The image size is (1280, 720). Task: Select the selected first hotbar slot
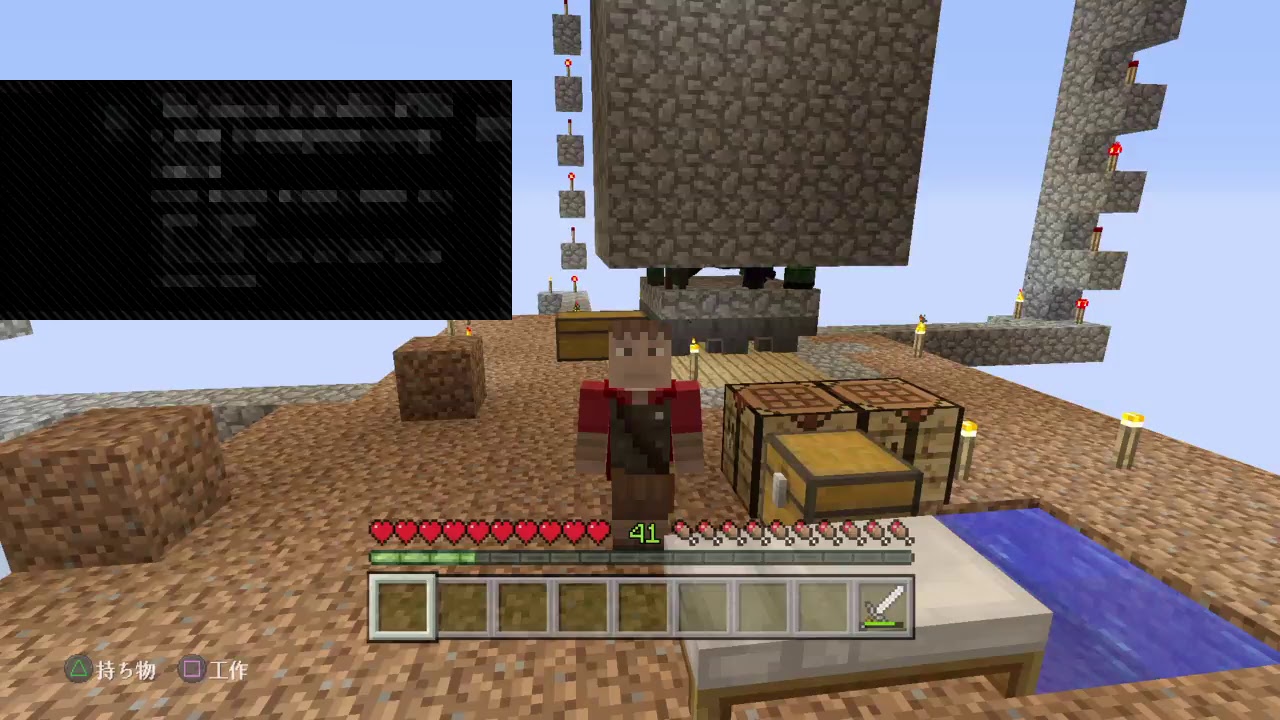point(403,603)
